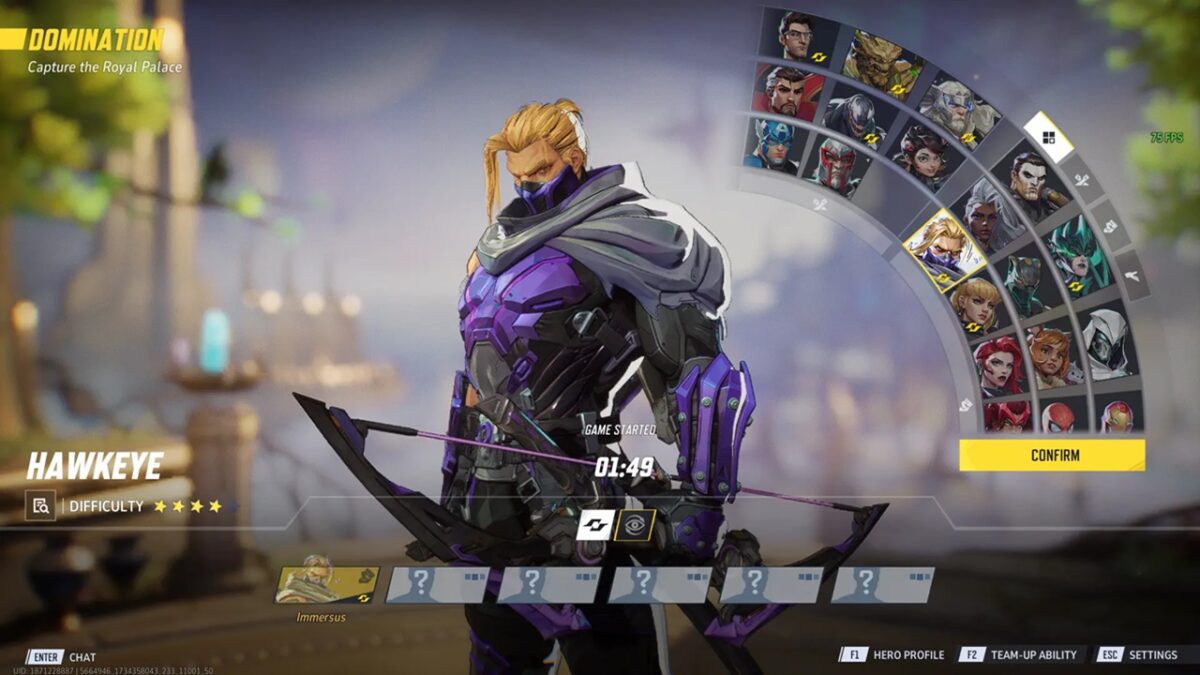The image size is (1200, 675).
Task: Choose Doctor Strange from the hero wheel
Action: click(x=789, y=92)
